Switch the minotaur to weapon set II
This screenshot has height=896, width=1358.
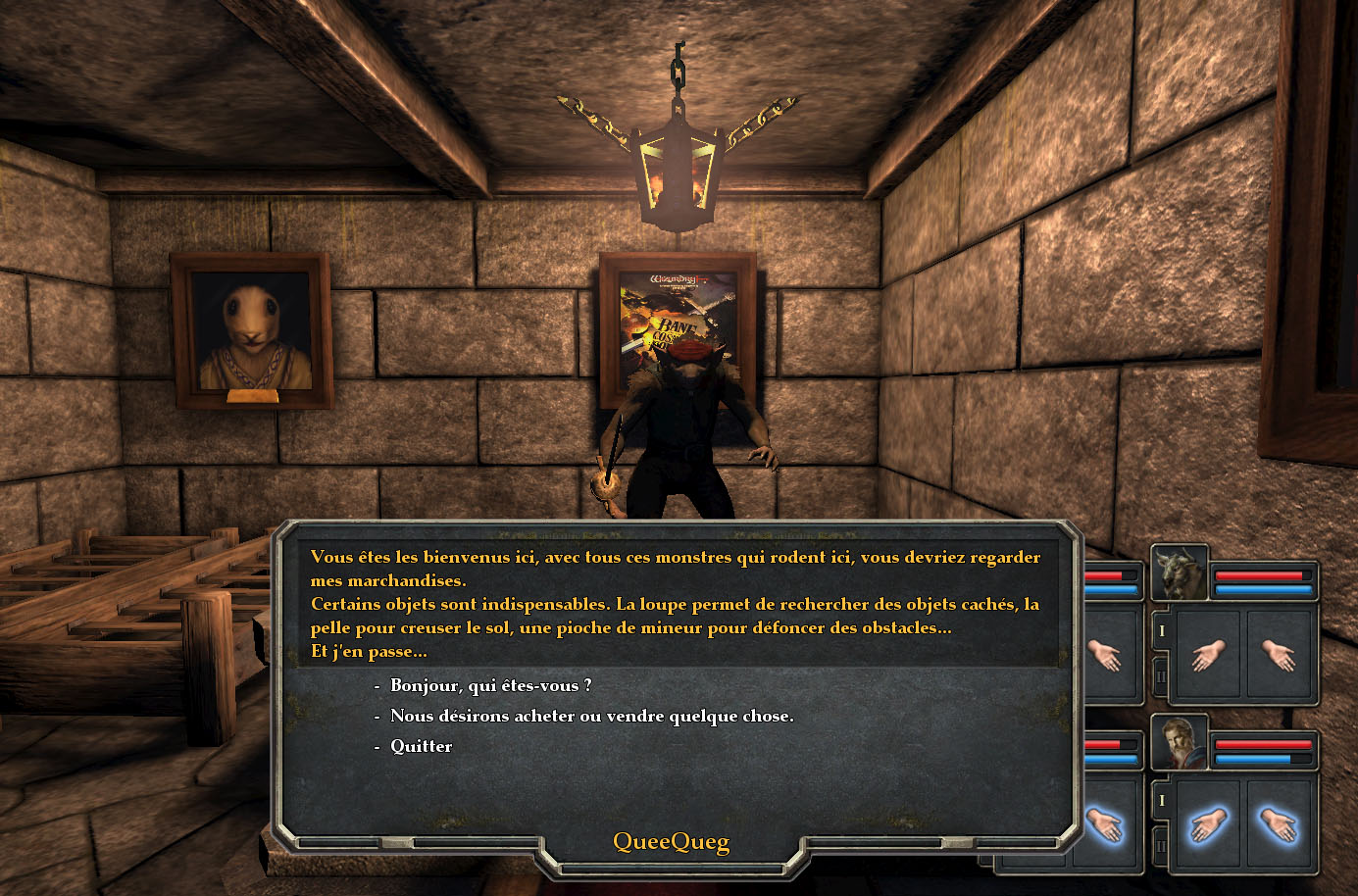[x=1162, y=676]
